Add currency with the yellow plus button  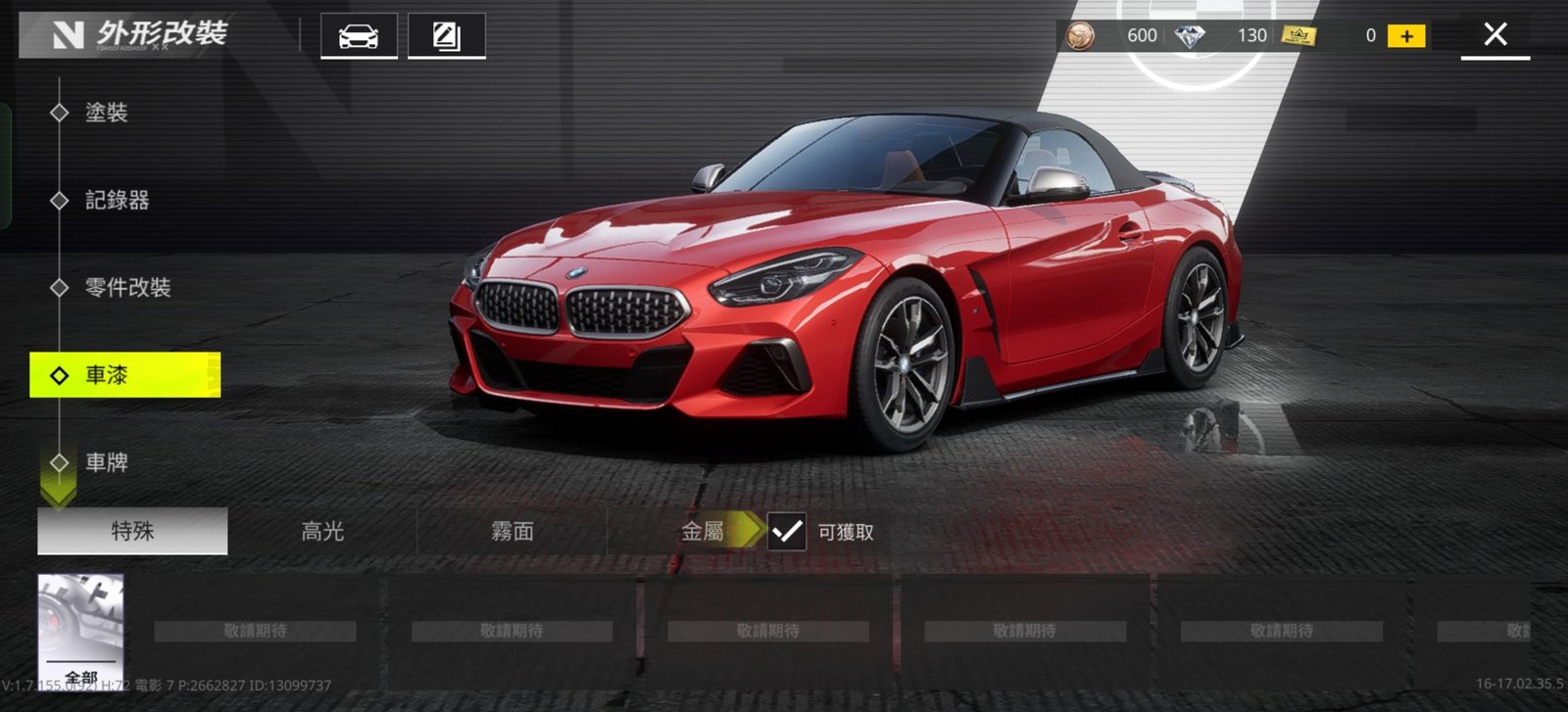point(1406,36)
